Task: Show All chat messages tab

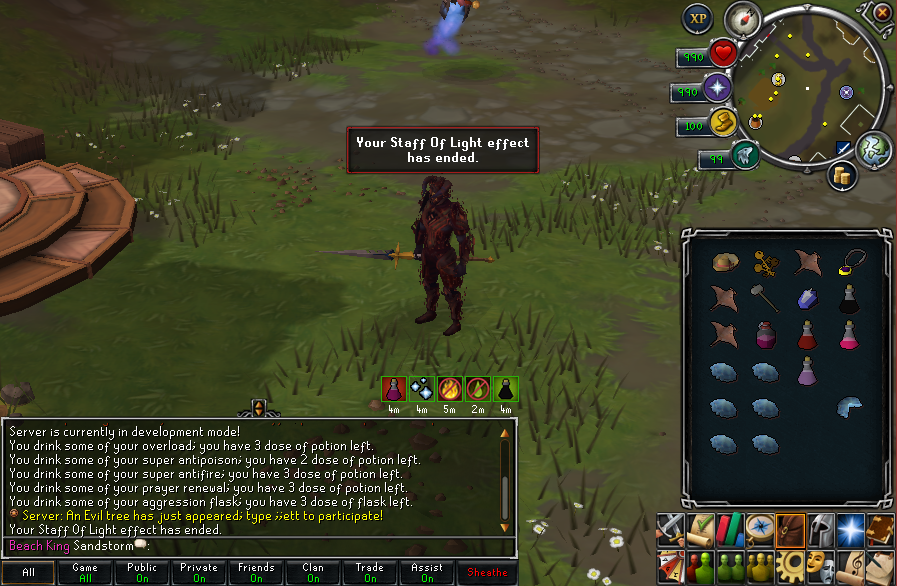Action: pyautogui.click(x=29, y=572)
